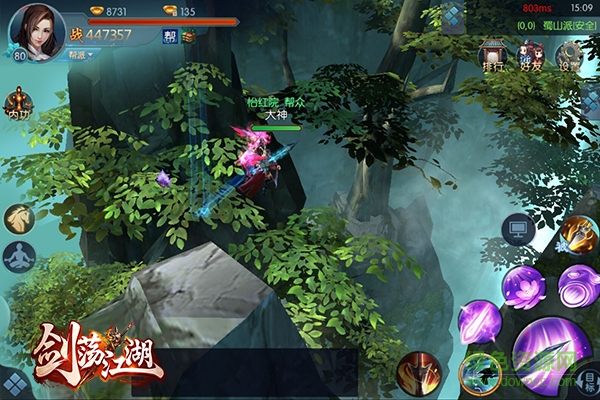This screenshot has width=600, height=400.
Task: Cast the purple lotus flower skill
Action: coord(524,289)
